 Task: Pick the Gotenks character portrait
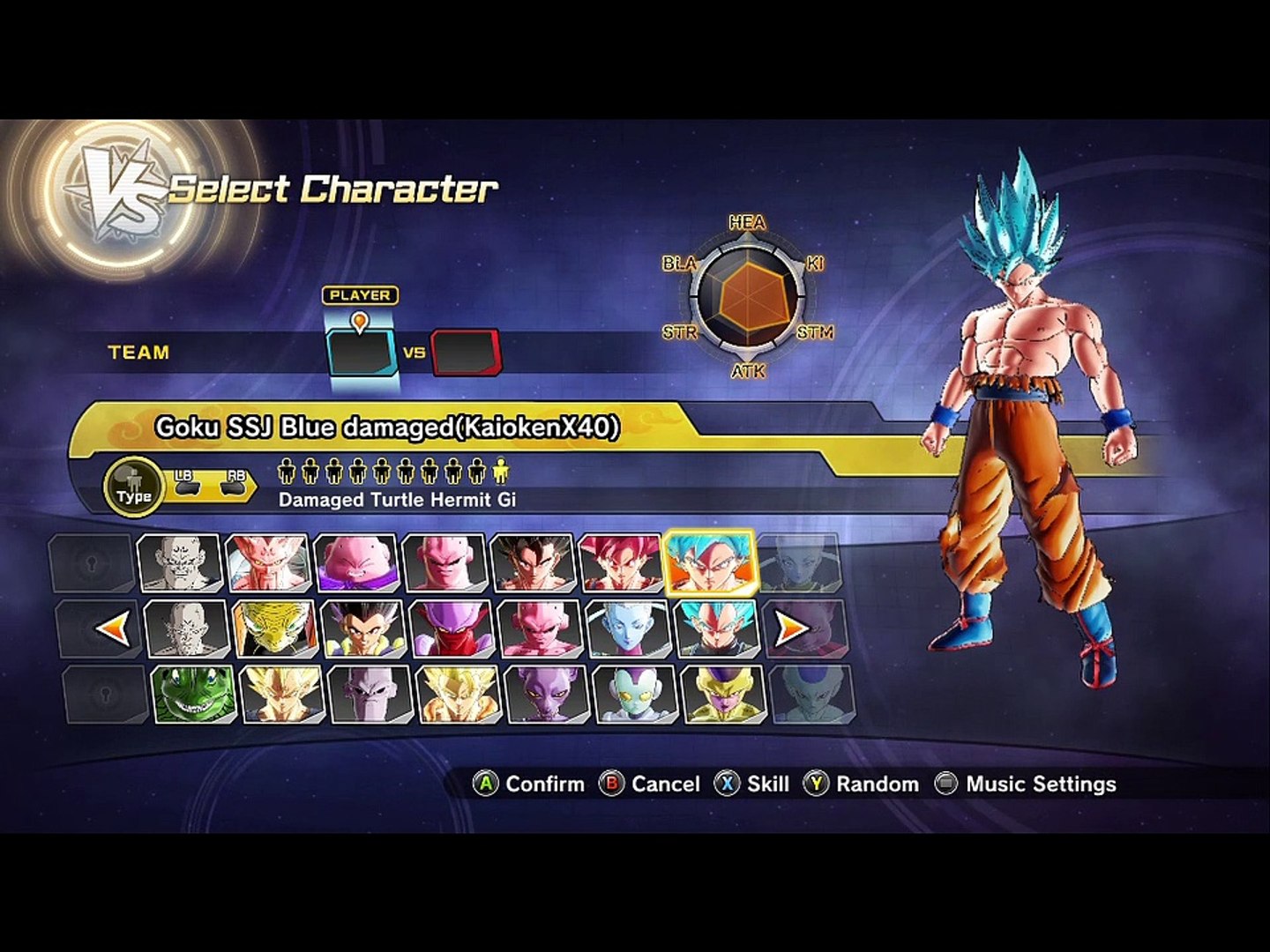coord(362,628)
